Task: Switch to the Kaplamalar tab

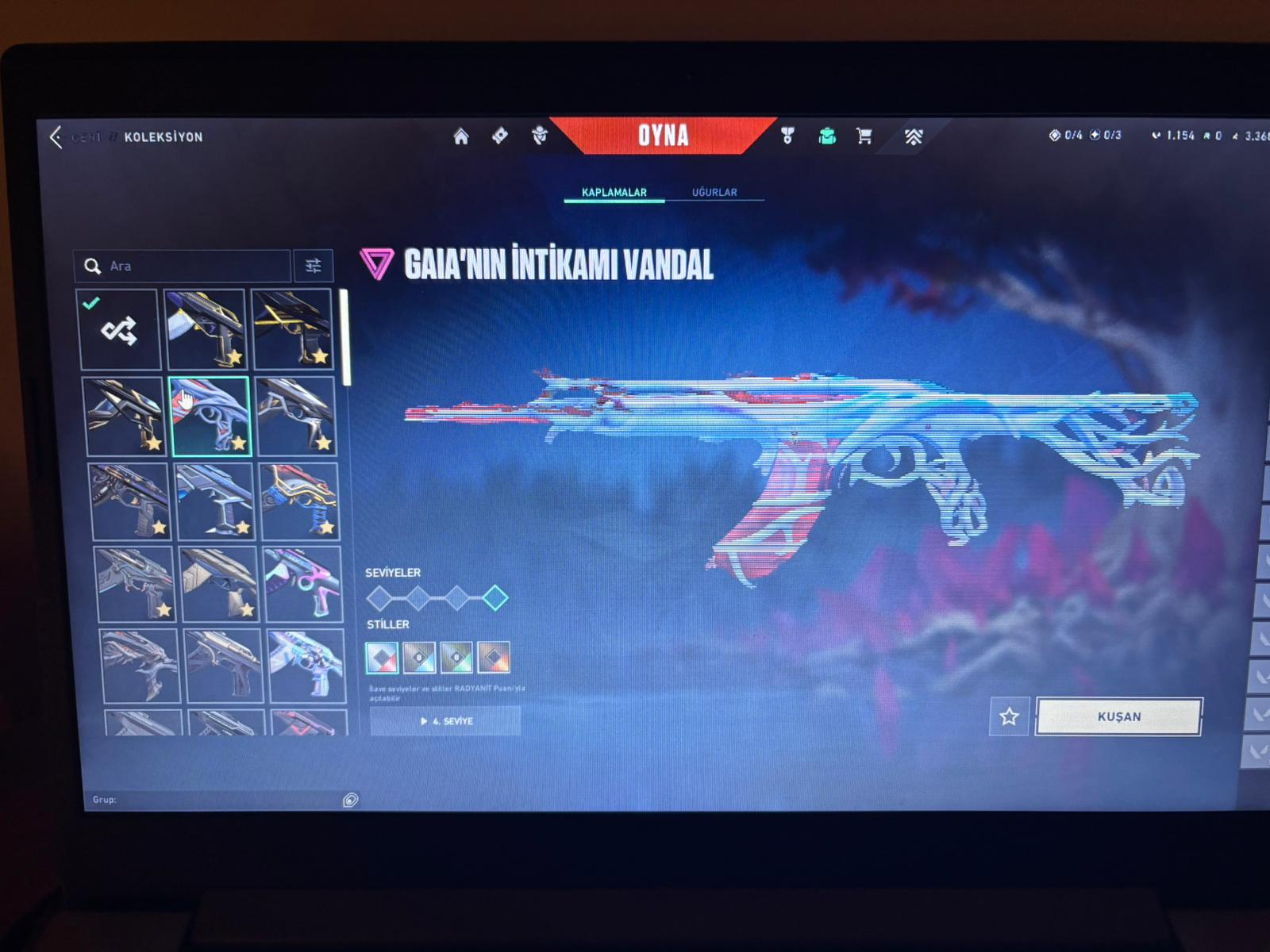Action: [x=614, y=192]
